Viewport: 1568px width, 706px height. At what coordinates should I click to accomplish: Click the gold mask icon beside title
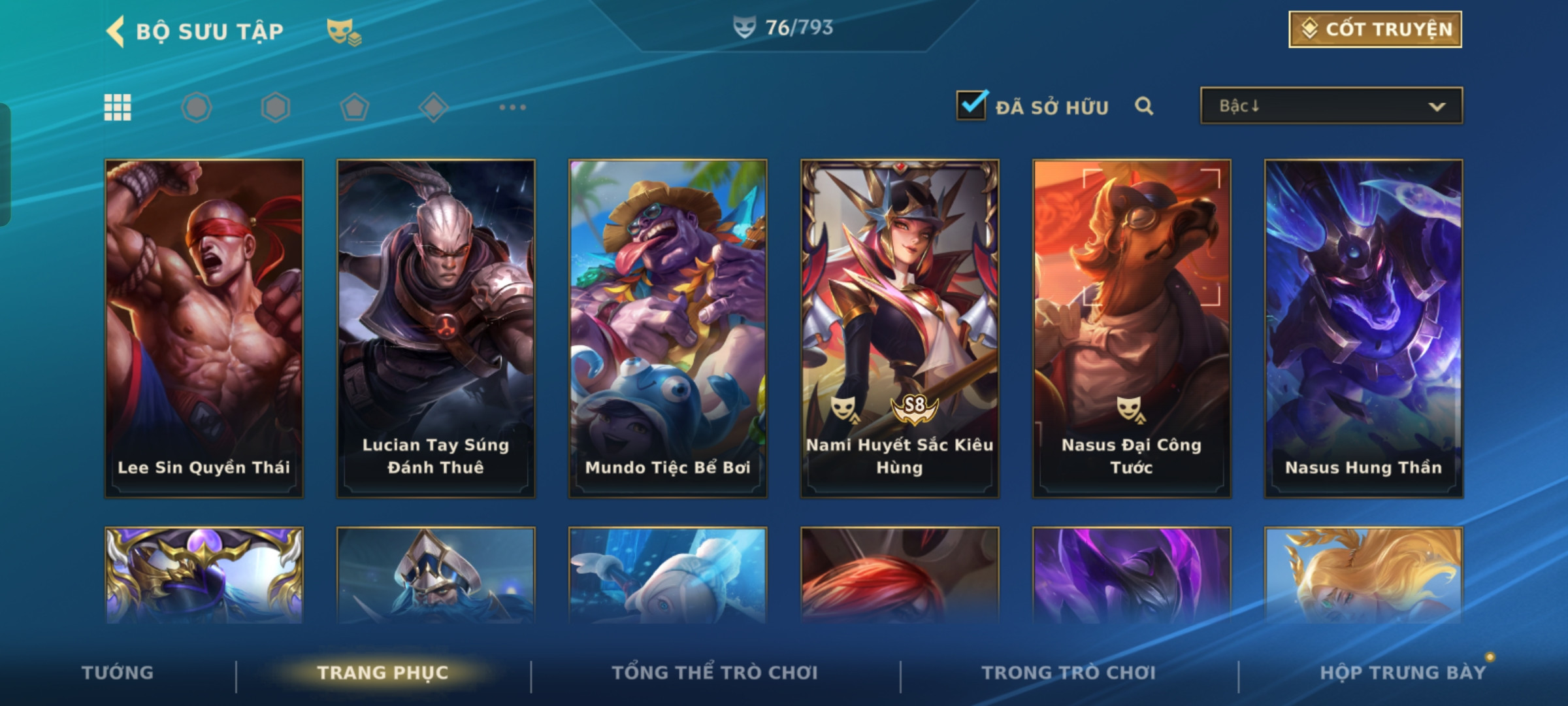(x=343, y=31)
